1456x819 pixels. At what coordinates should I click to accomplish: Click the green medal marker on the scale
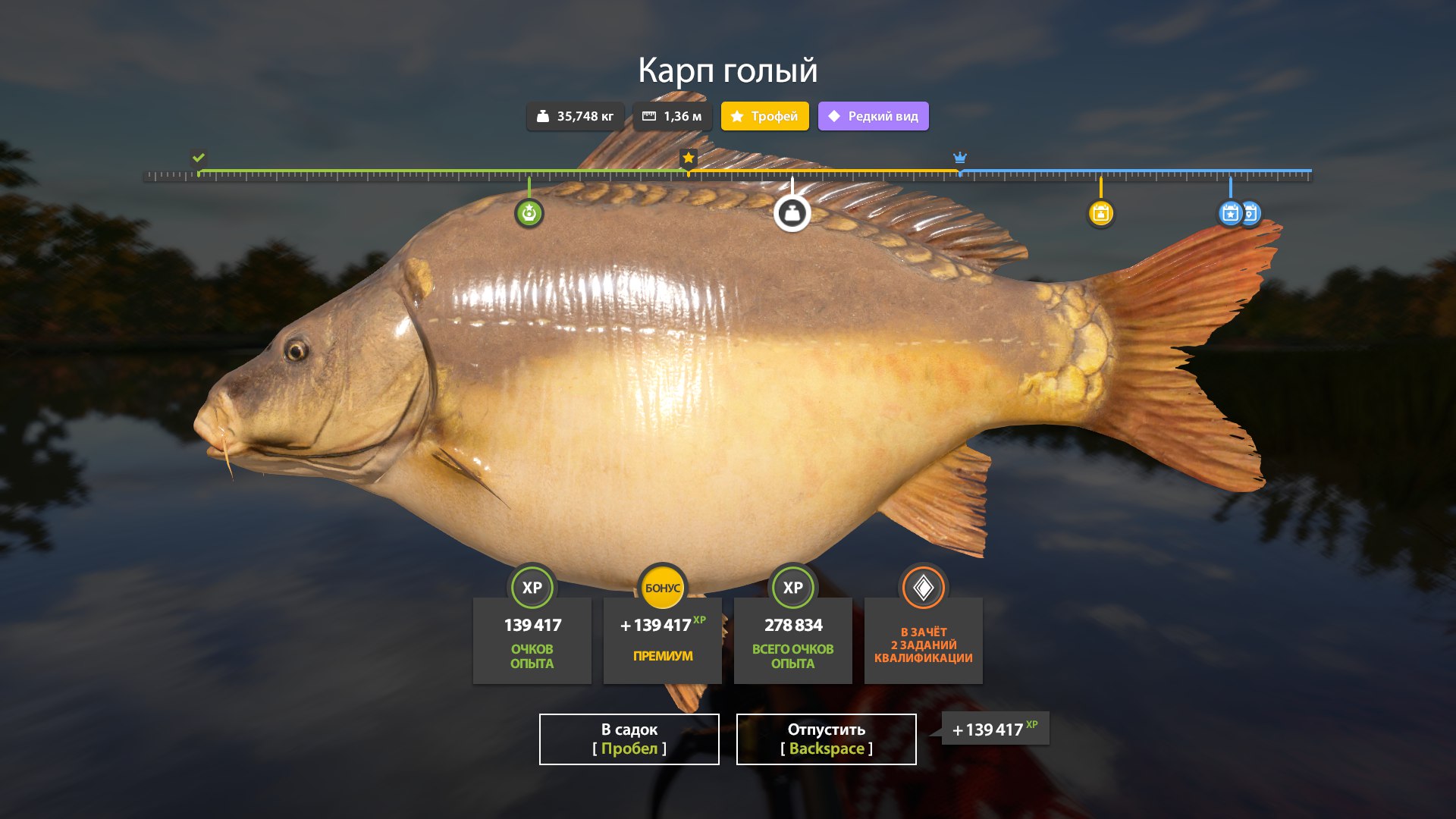[x=529, y=213]
